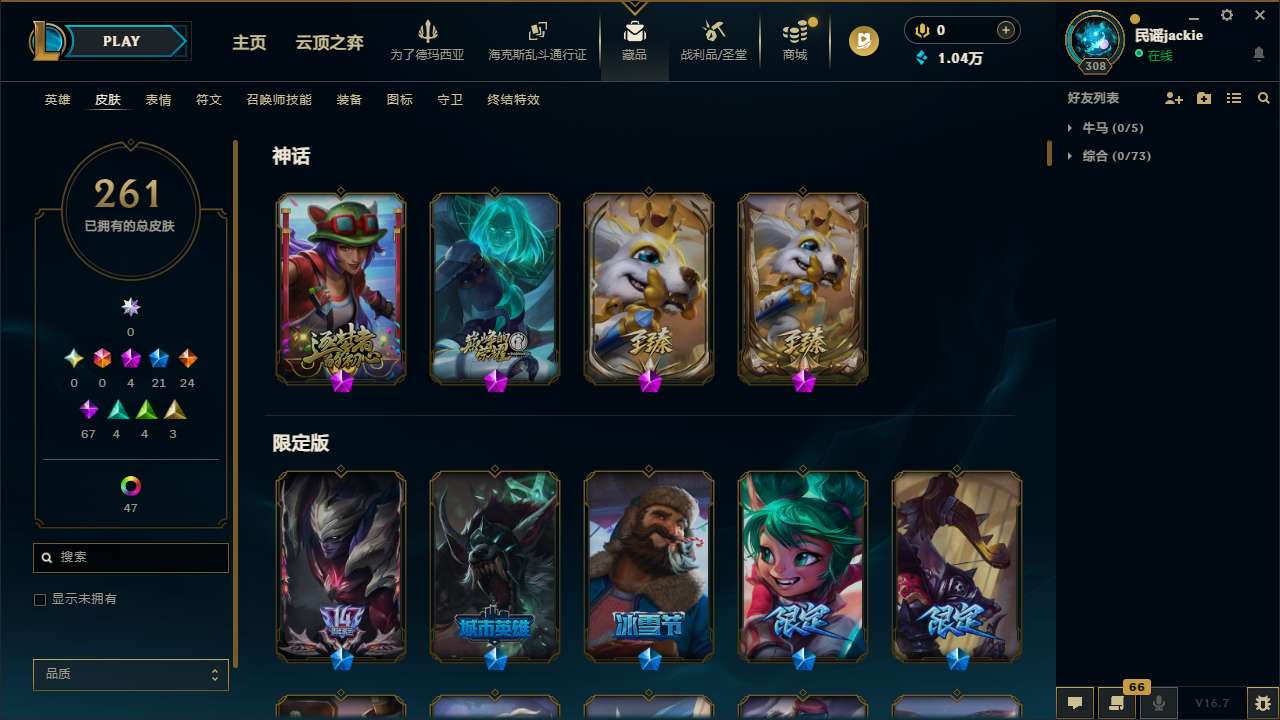Screen dimensions: 1280x720
Task: Click the PLAY button
Action: [121, 41]
